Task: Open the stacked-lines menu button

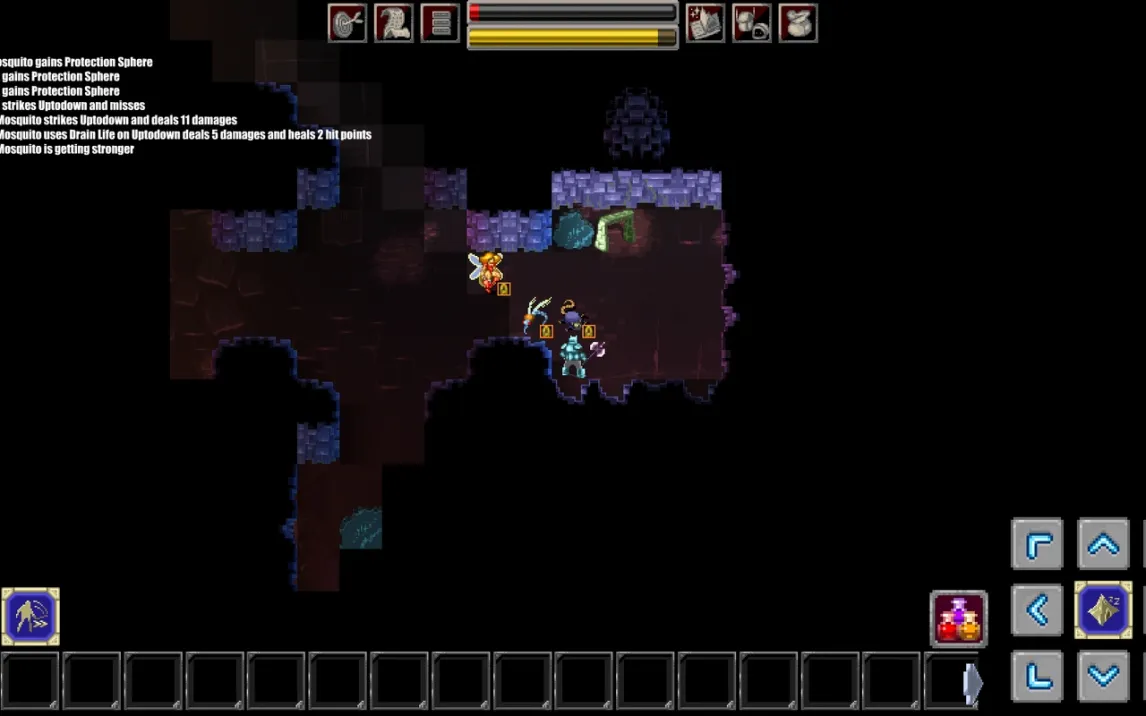Action: 440,23
